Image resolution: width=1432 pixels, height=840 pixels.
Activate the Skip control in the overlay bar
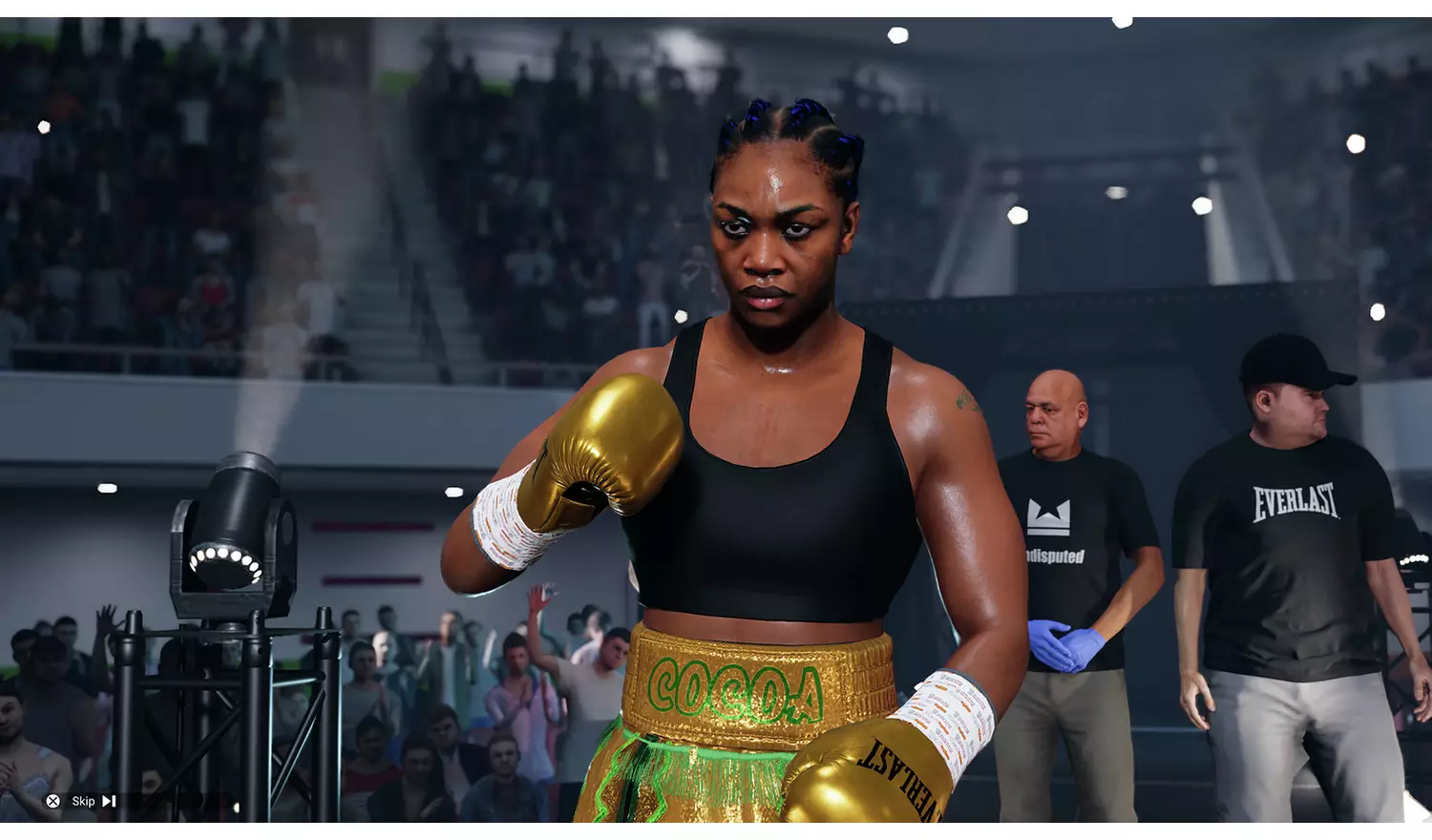[84, 801]
